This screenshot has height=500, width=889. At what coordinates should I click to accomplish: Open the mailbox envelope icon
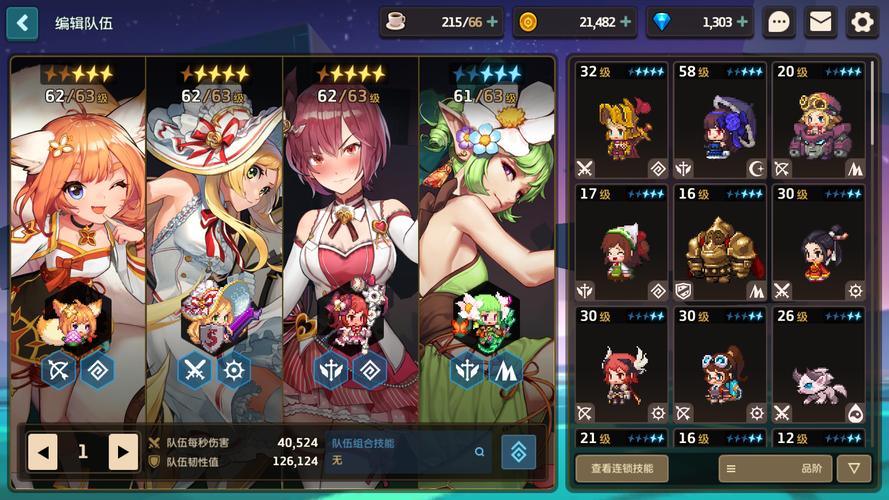tap(821, 22)
